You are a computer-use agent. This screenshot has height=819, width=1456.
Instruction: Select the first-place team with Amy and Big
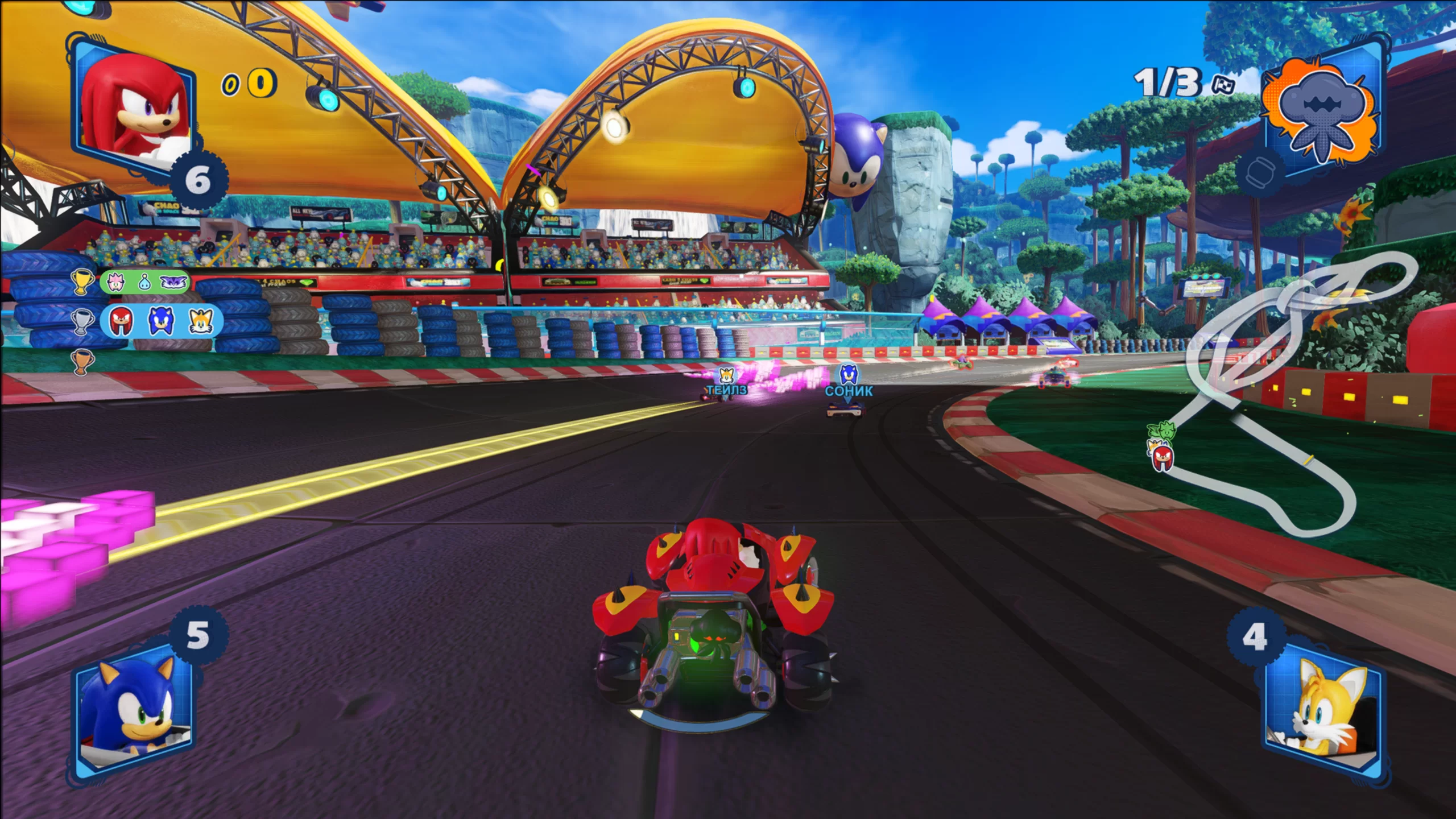[144, 282]
